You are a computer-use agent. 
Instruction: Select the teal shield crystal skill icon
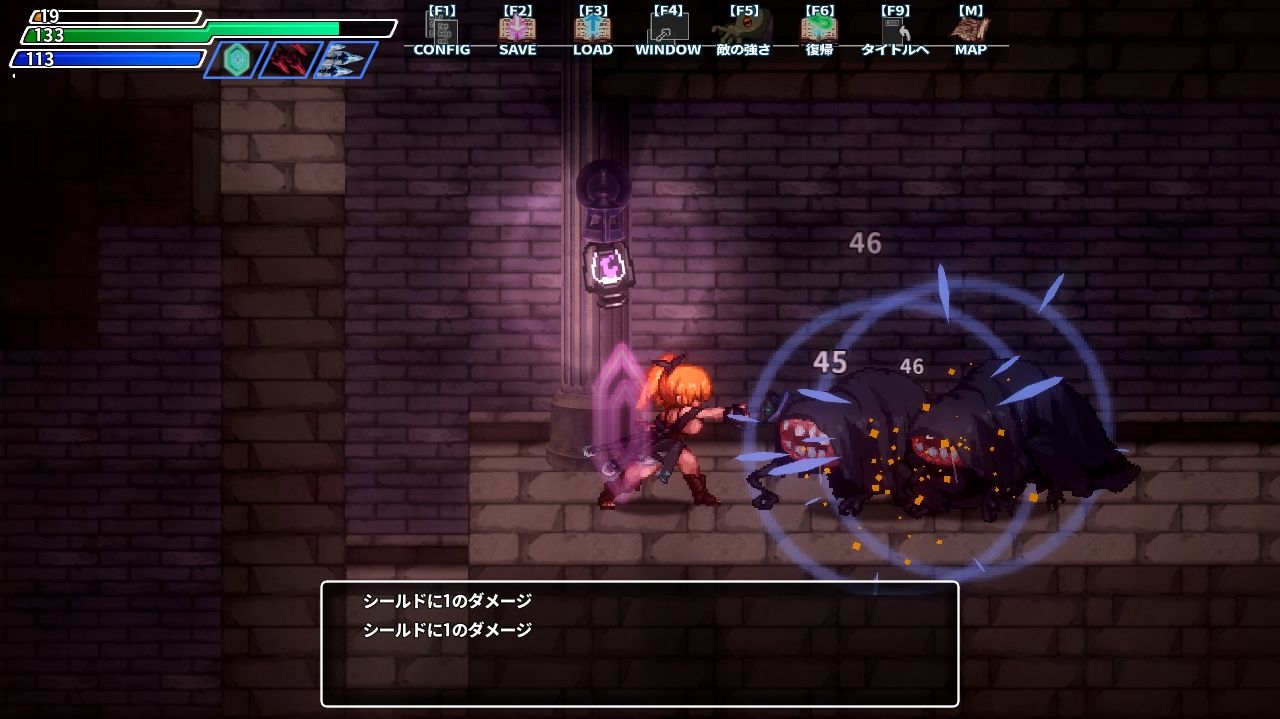(x=236, y=60)
